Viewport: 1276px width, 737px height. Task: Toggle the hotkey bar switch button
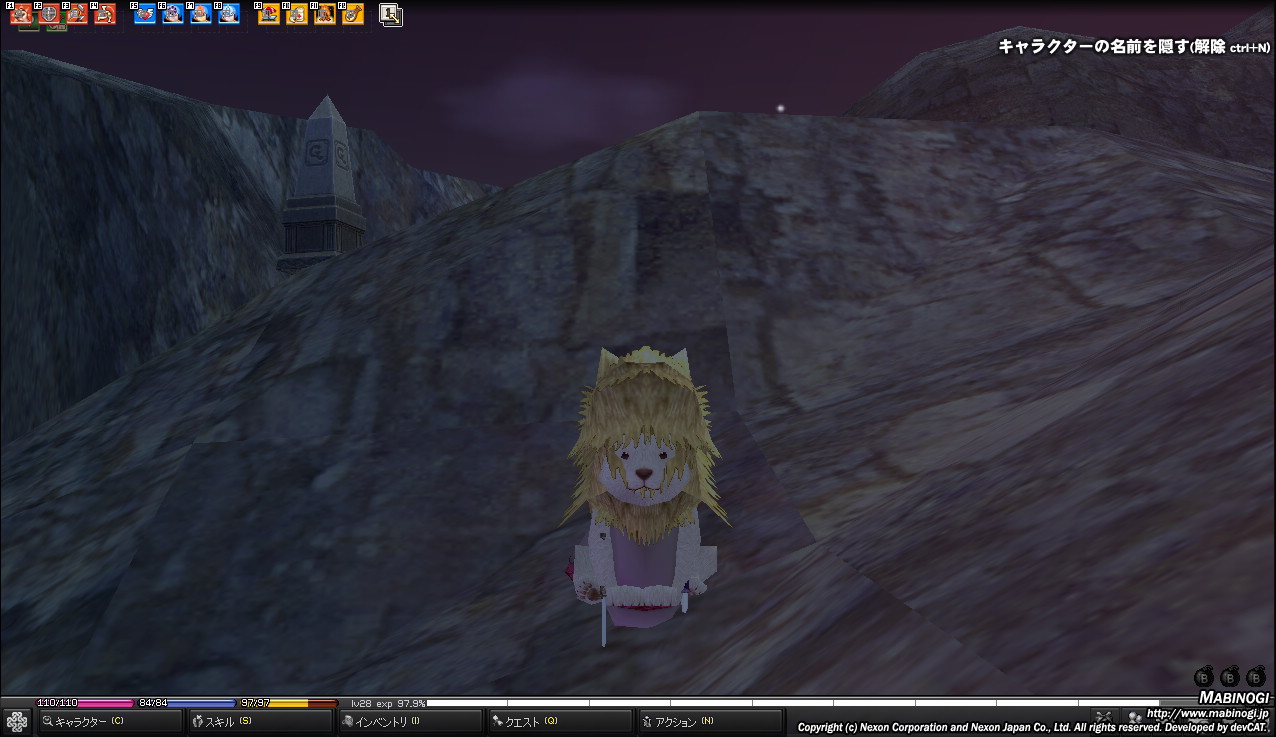pos(391,15)
